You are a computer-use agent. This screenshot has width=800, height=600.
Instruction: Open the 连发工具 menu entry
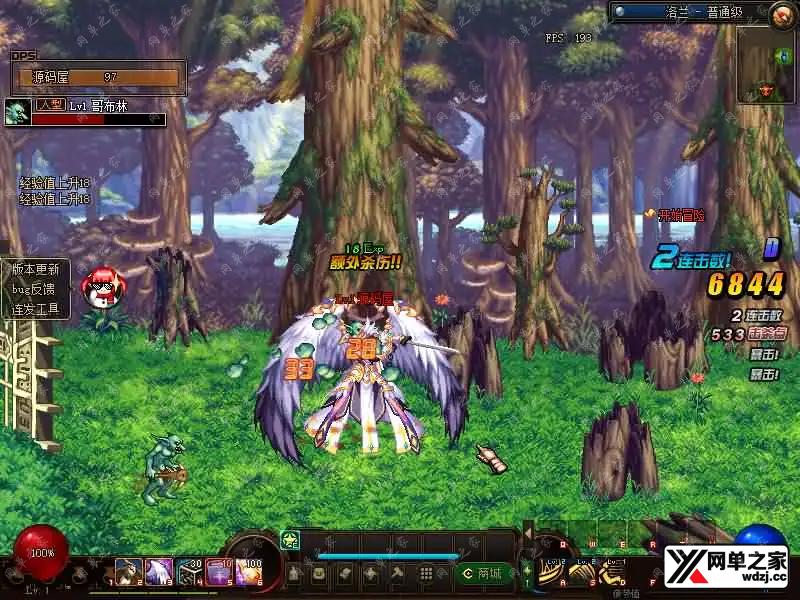coord(36,310)
